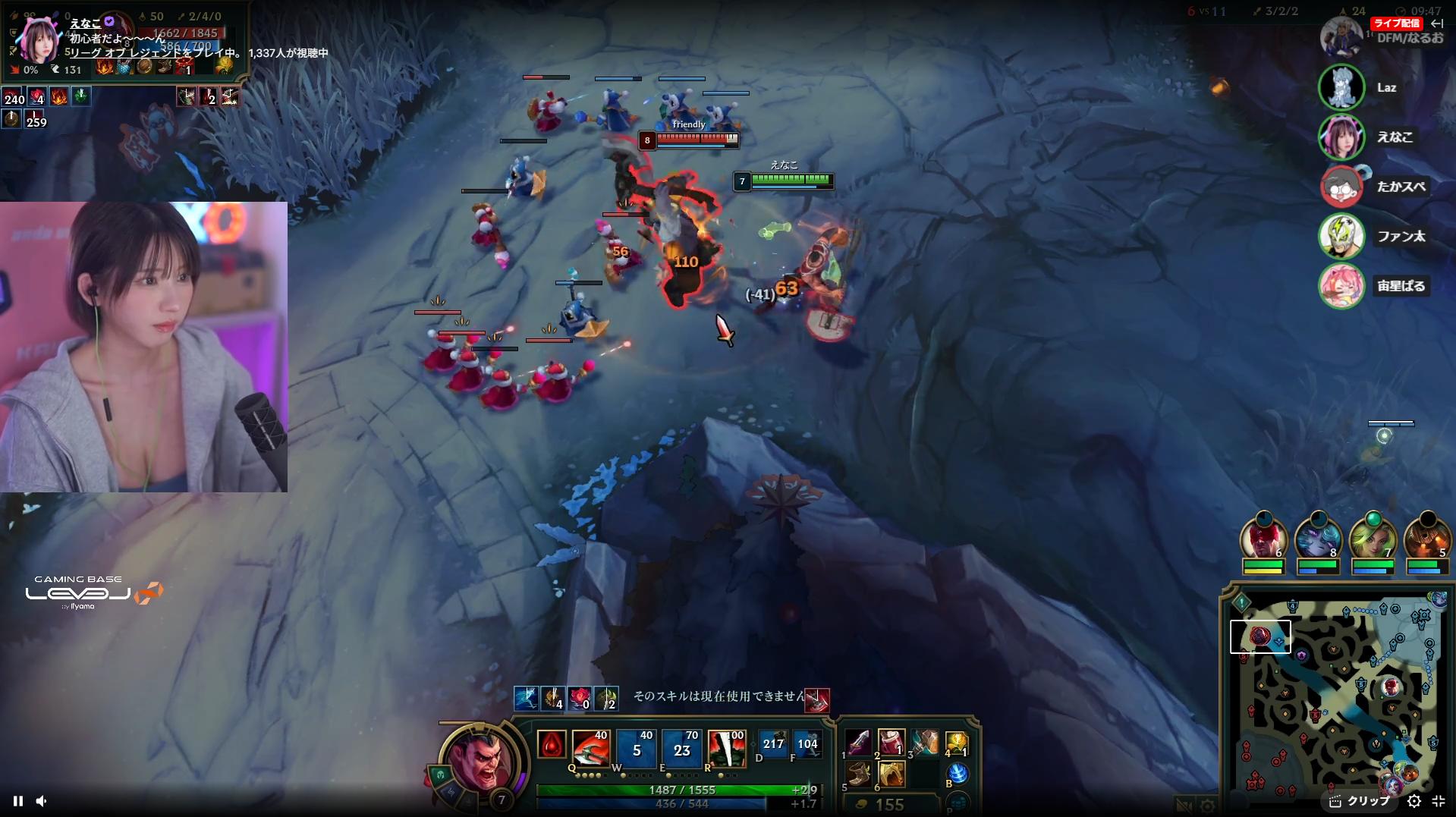Viewport: 1456px width, 817px height.
Task: Cast the R ultimate ability
Action: point(726,747)
